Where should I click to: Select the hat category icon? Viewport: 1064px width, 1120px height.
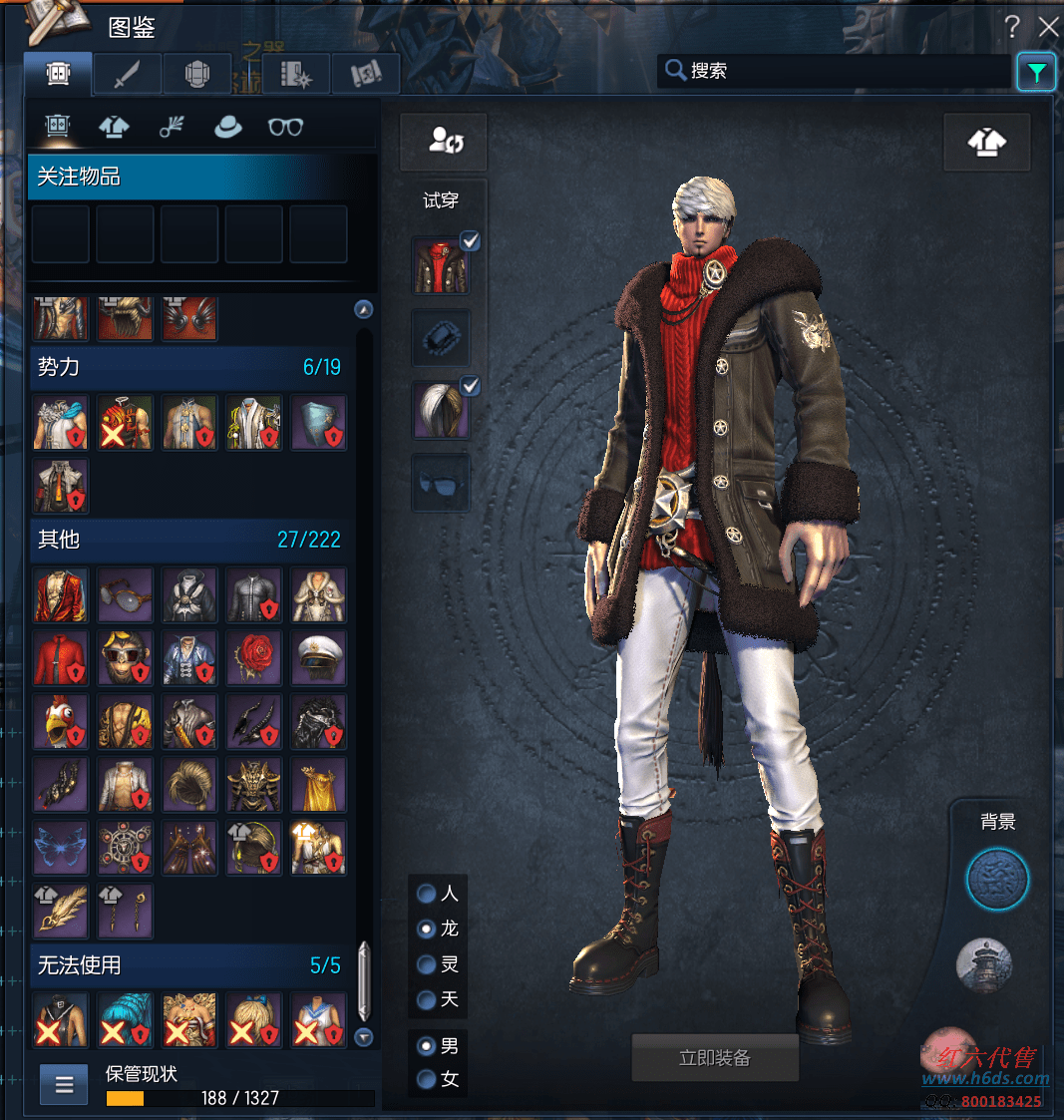point(228,127)
